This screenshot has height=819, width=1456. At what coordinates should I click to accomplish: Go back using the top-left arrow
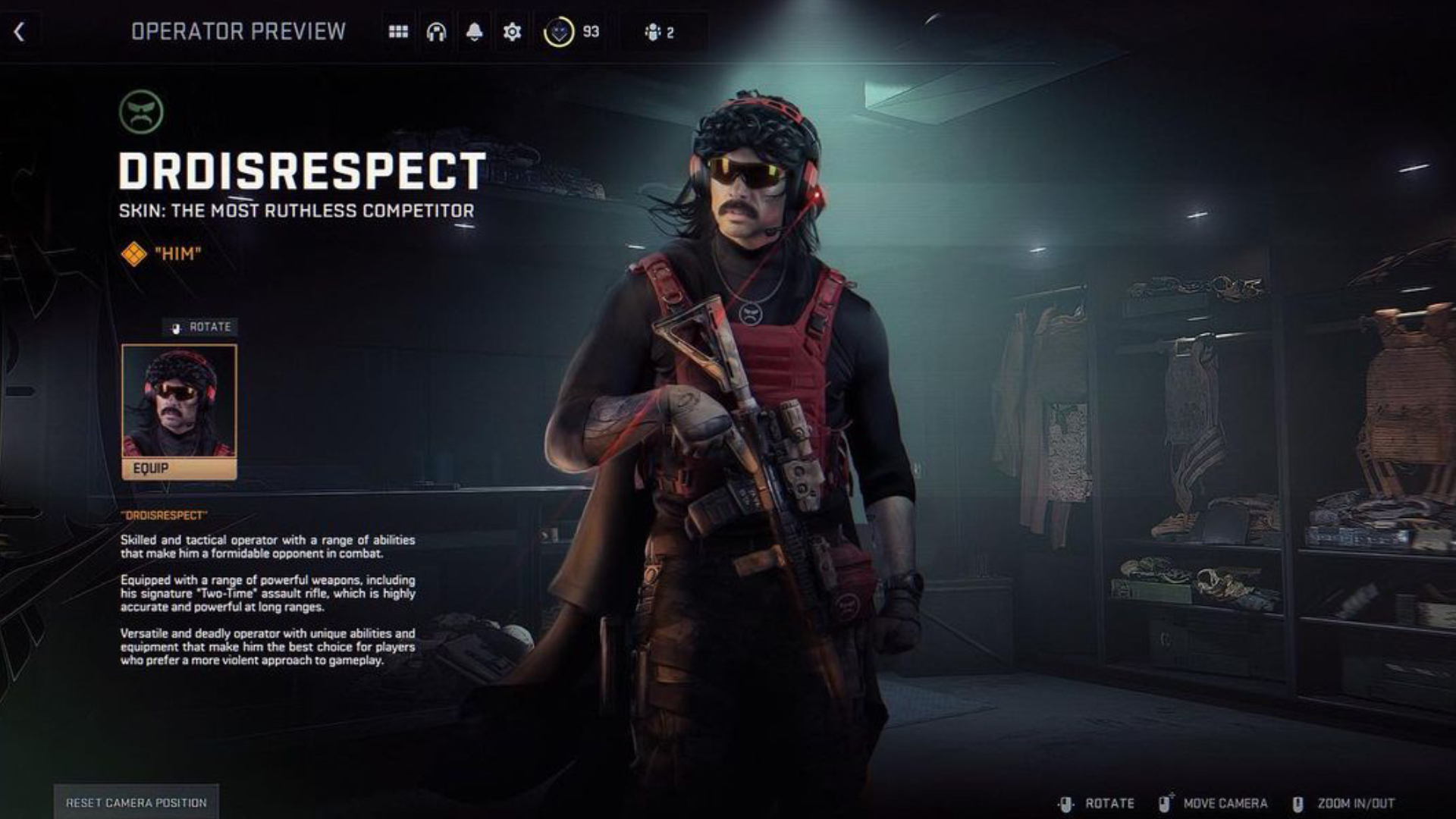(x=20, y=32)
